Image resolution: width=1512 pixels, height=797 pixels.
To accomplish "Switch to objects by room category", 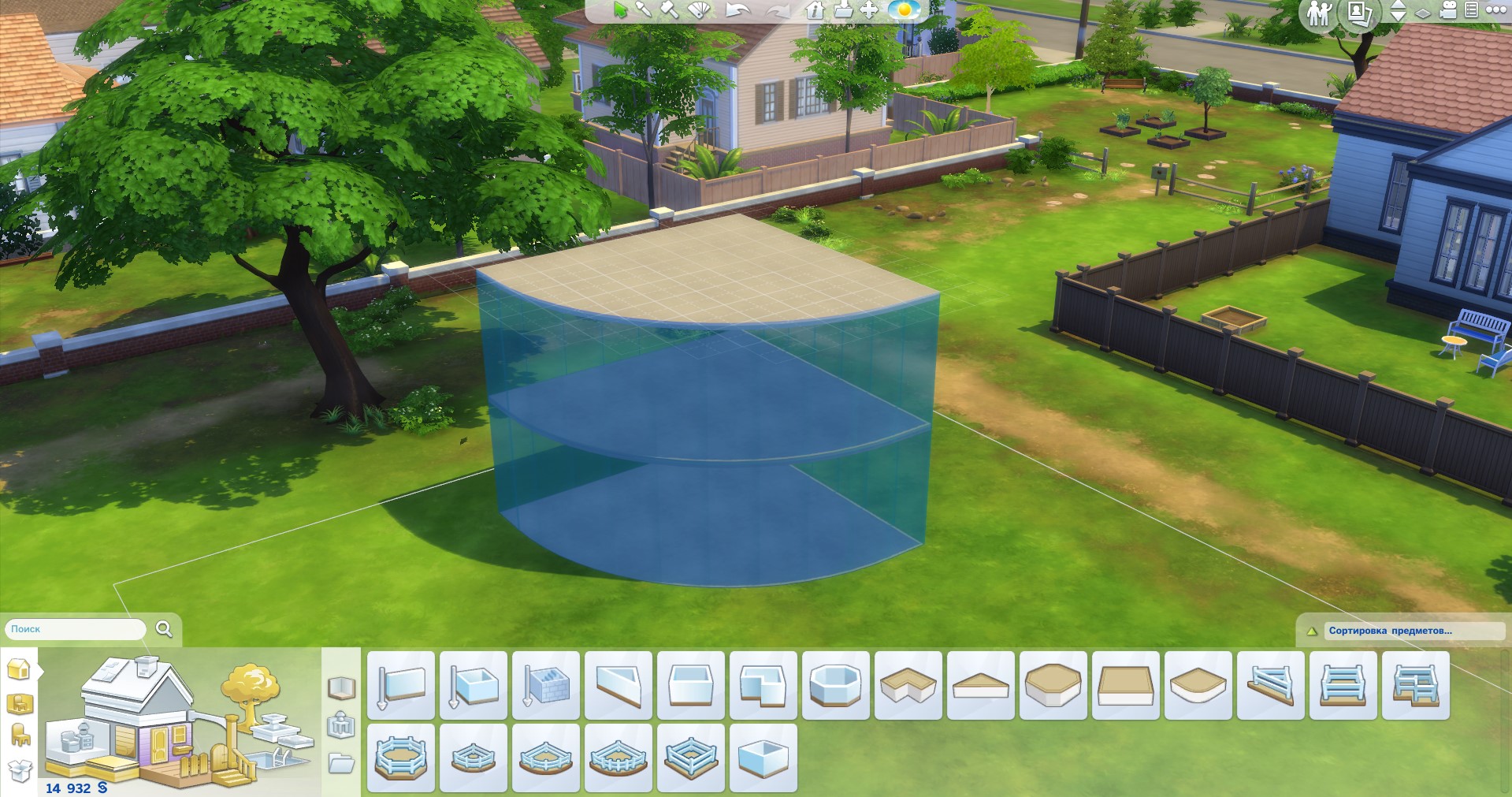I will 20,702.
